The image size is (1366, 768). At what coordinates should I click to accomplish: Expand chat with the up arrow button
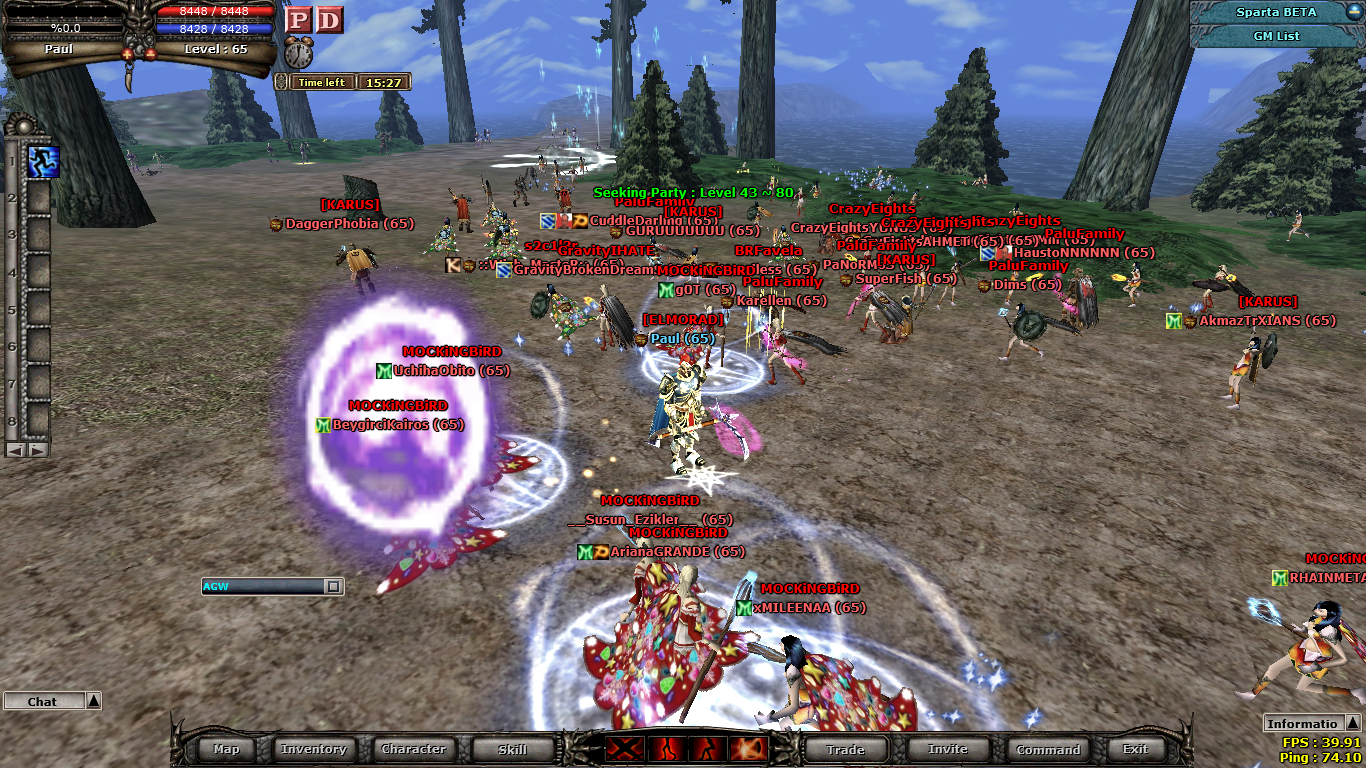93,701
